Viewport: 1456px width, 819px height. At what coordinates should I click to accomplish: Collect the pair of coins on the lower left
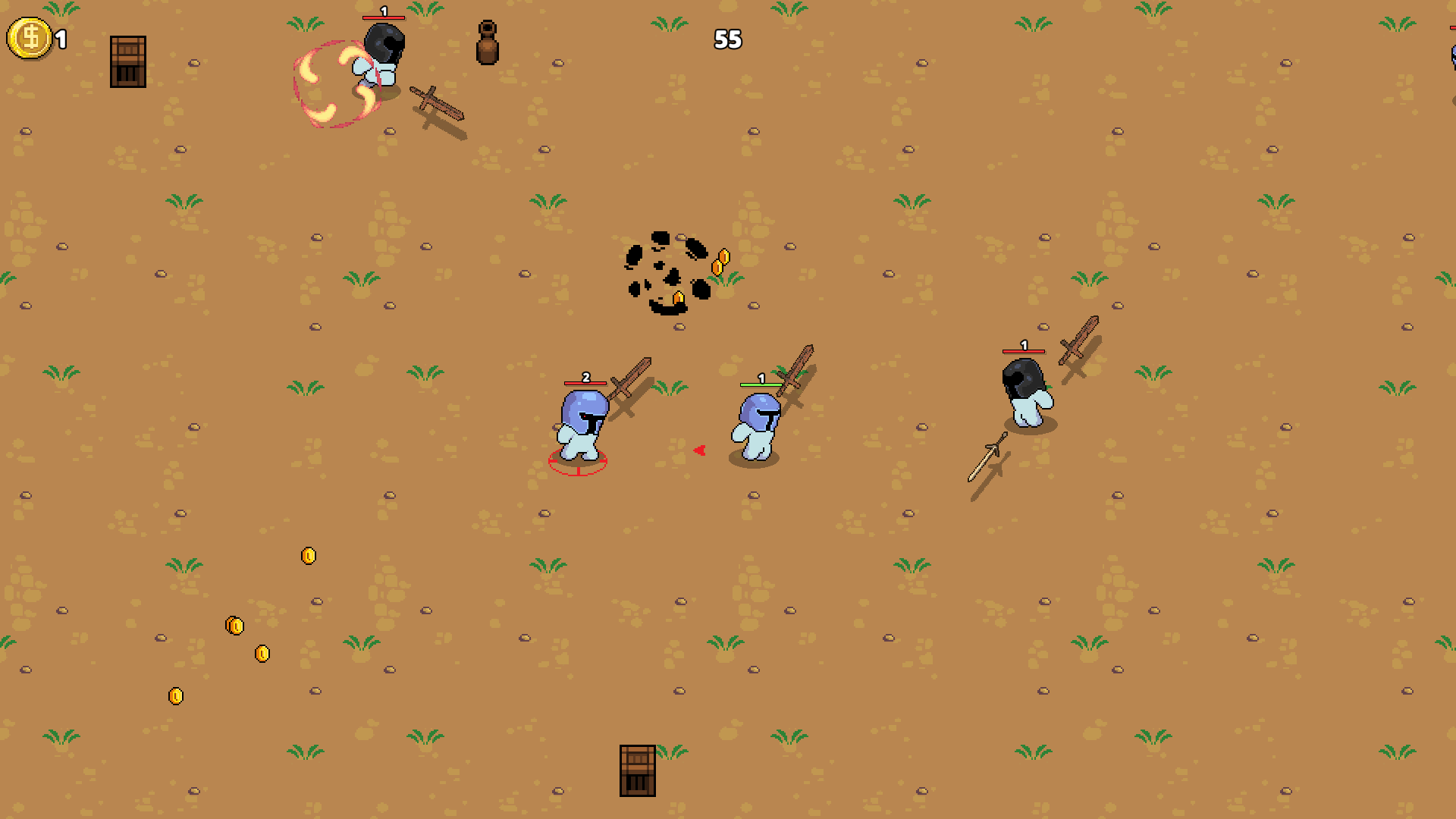pos(235,626)
